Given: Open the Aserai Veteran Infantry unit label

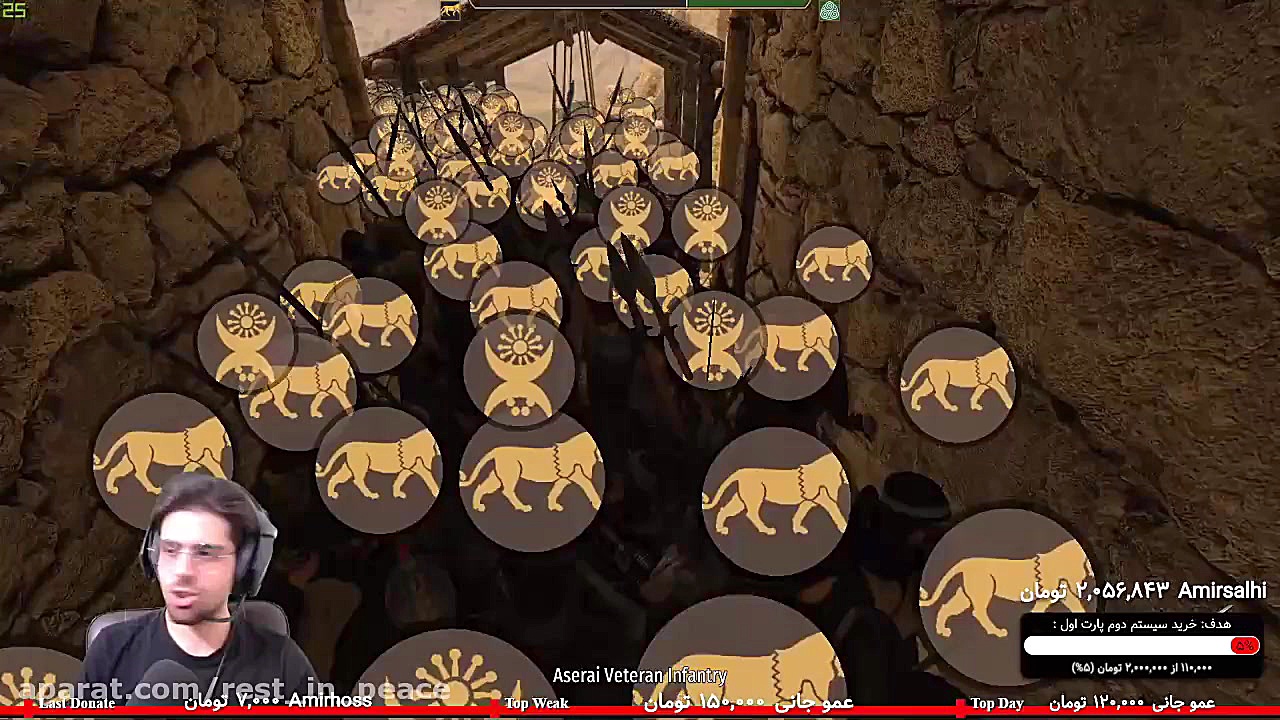Looking at the screenshot, I should [x=639, y=675].
